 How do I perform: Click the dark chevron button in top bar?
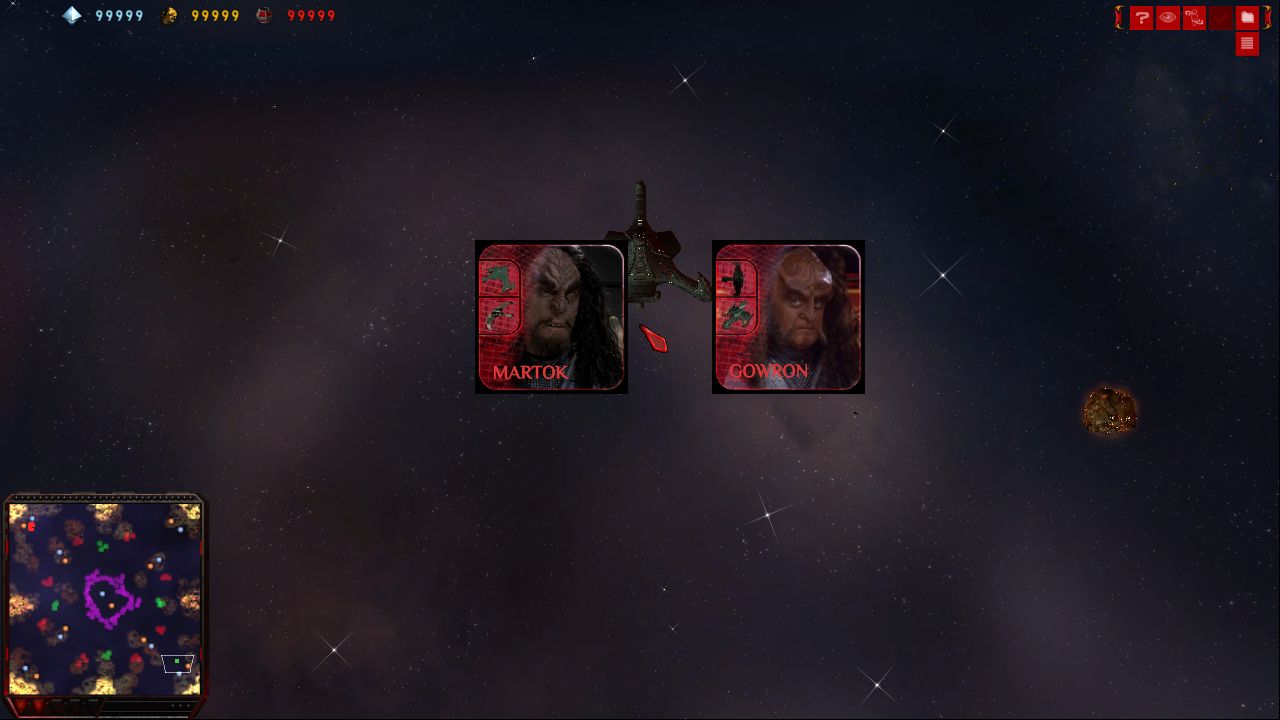1220,18
